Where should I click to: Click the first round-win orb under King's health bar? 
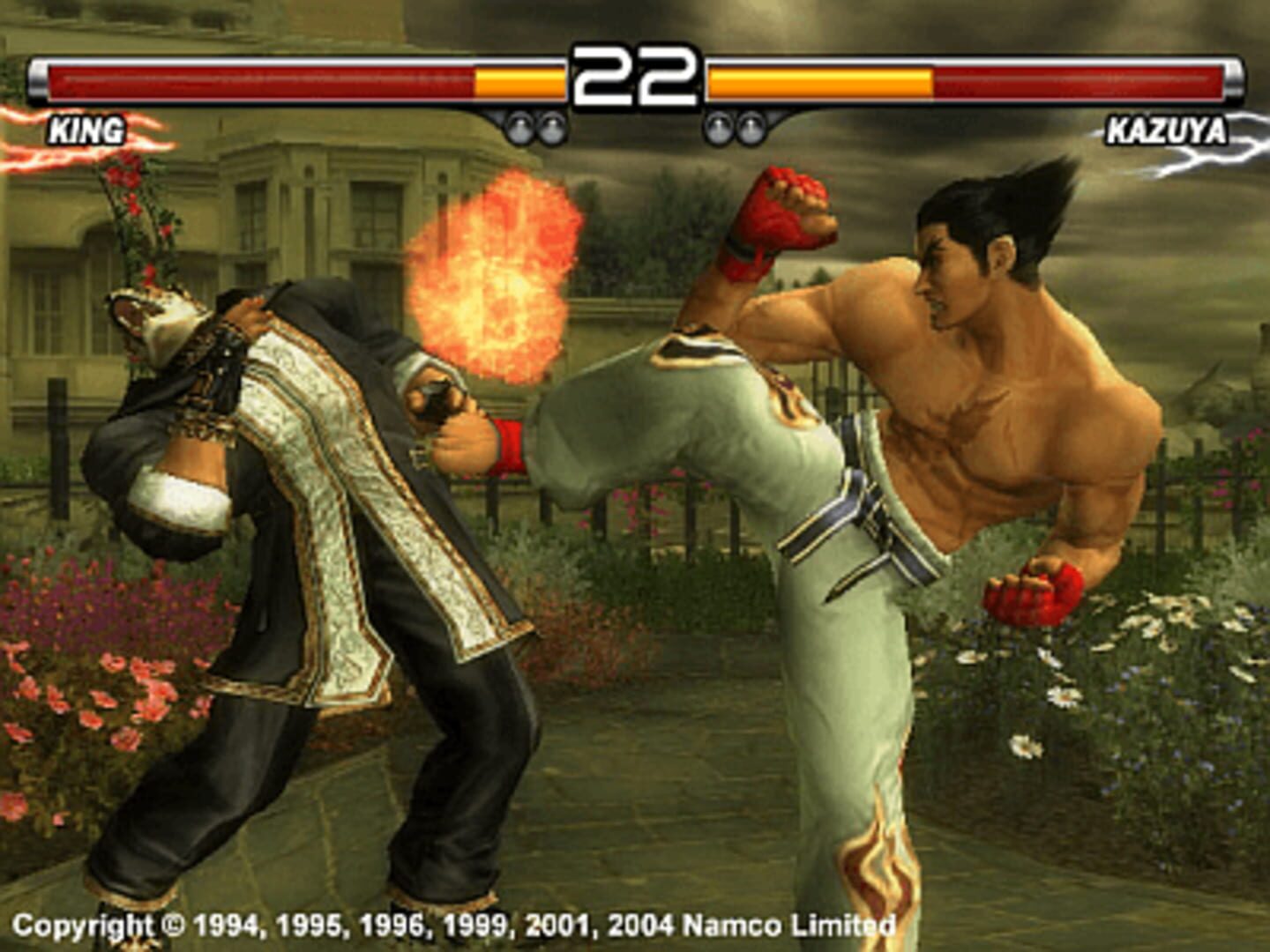click(x=520, y=128)
